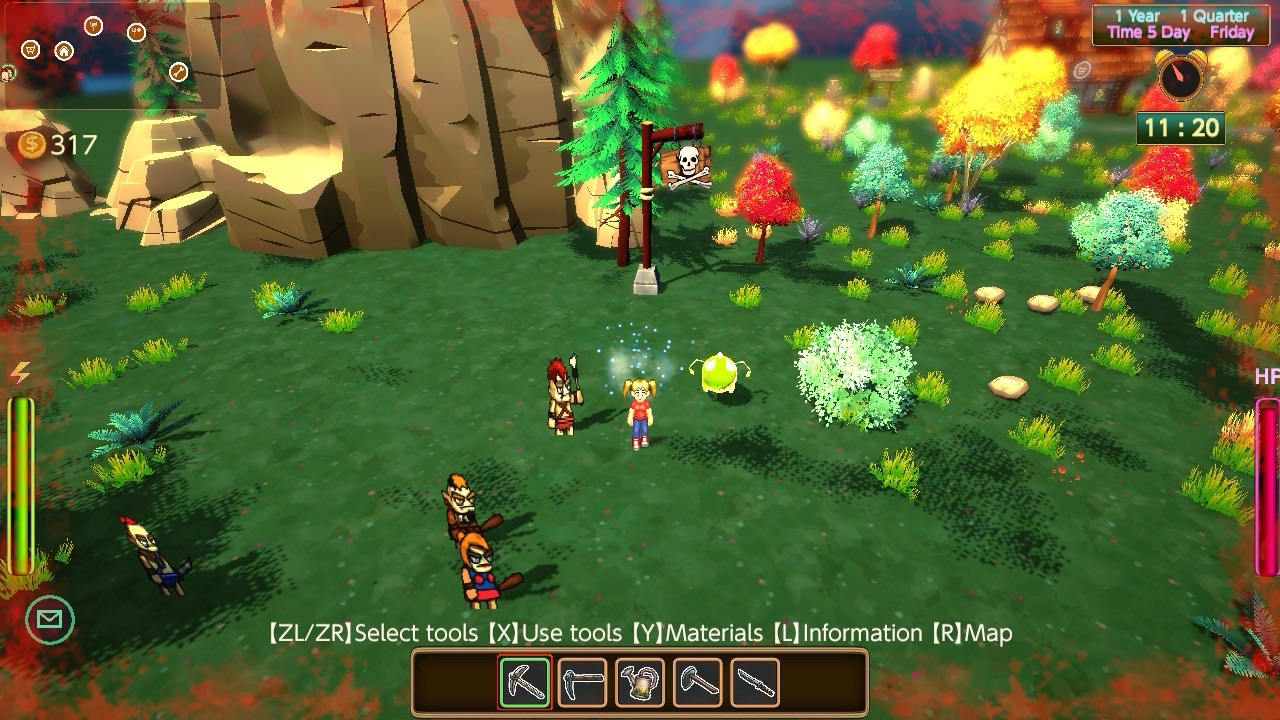Click the L Information text
Viewport: 1280px width, 720px height.
pos(847,633)
